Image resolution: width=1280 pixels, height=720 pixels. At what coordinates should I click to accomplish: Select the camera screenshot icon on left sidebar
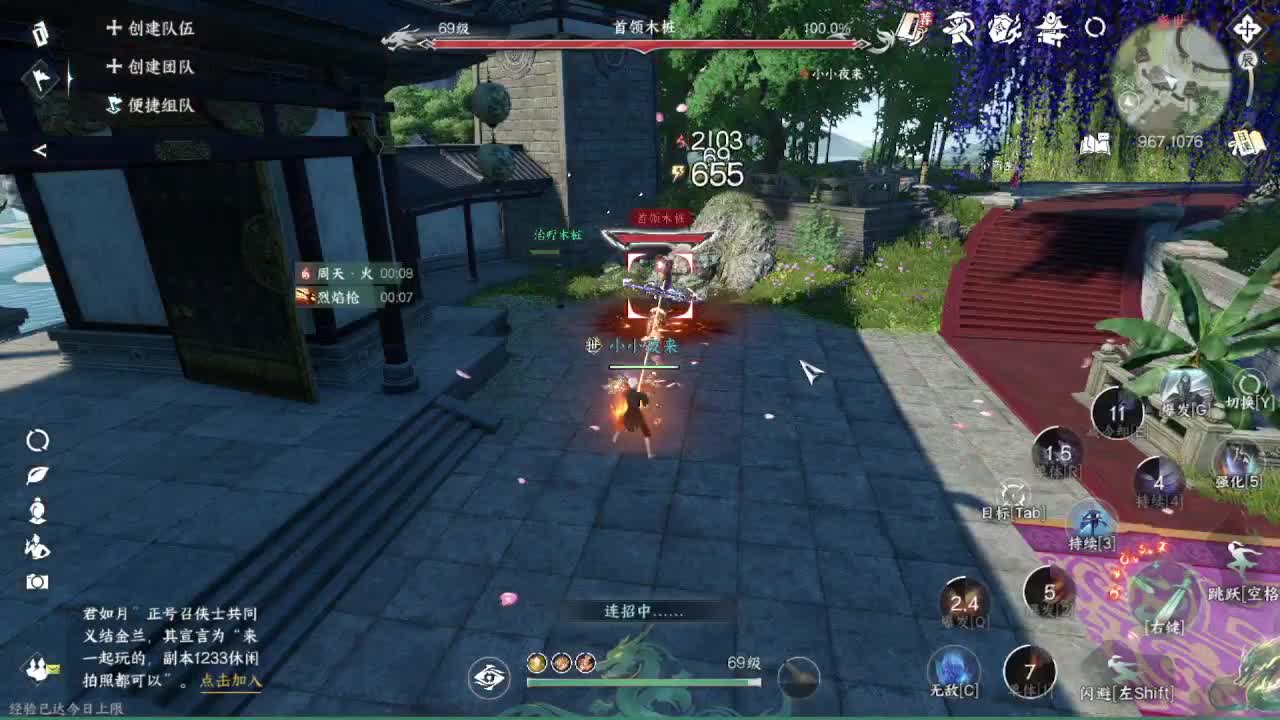(36, 580)
